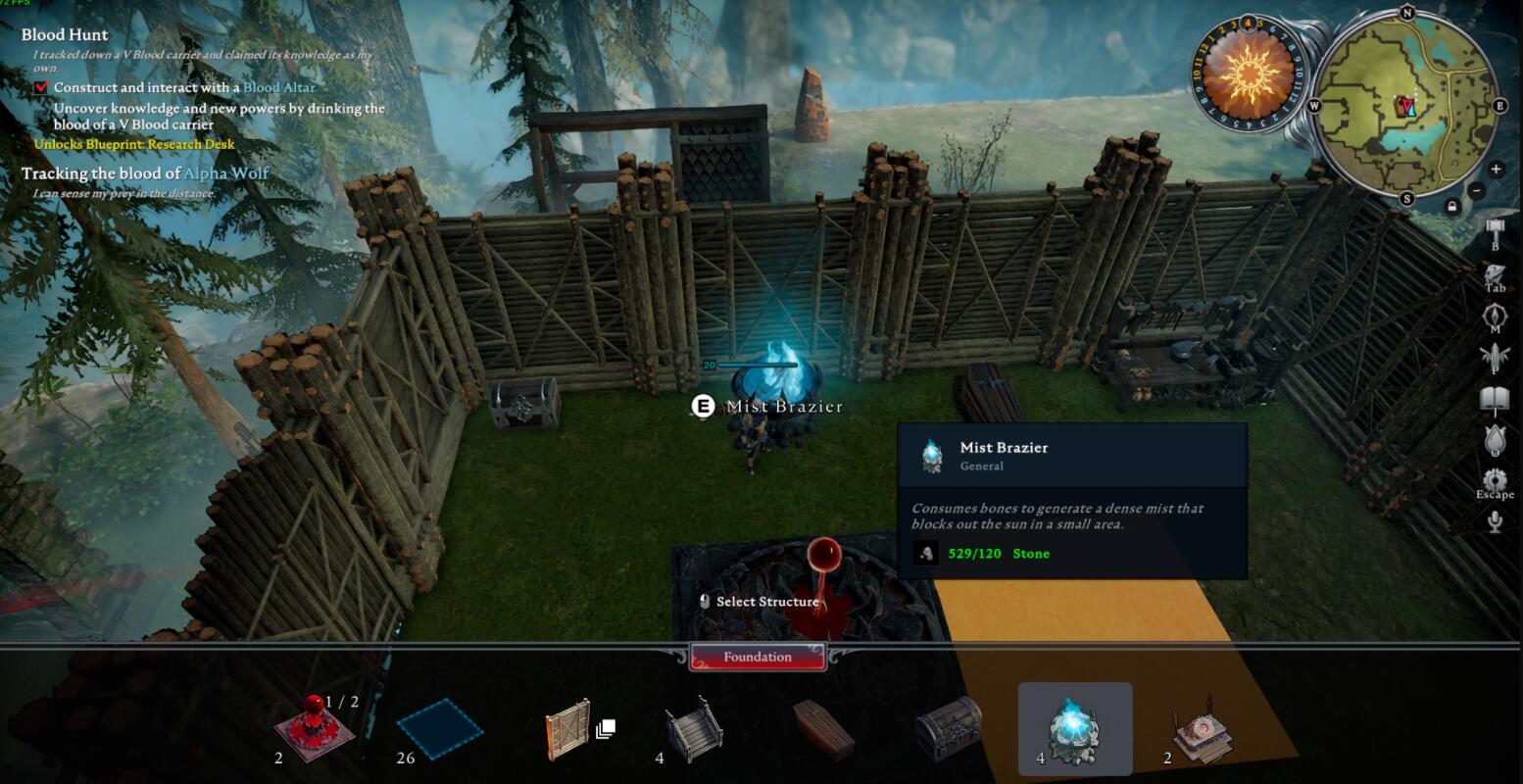The width and height of the screenshot is (1523, 784).
Task: Toggle the microphone voice chat icon
Action: (x=1495, y=521)
